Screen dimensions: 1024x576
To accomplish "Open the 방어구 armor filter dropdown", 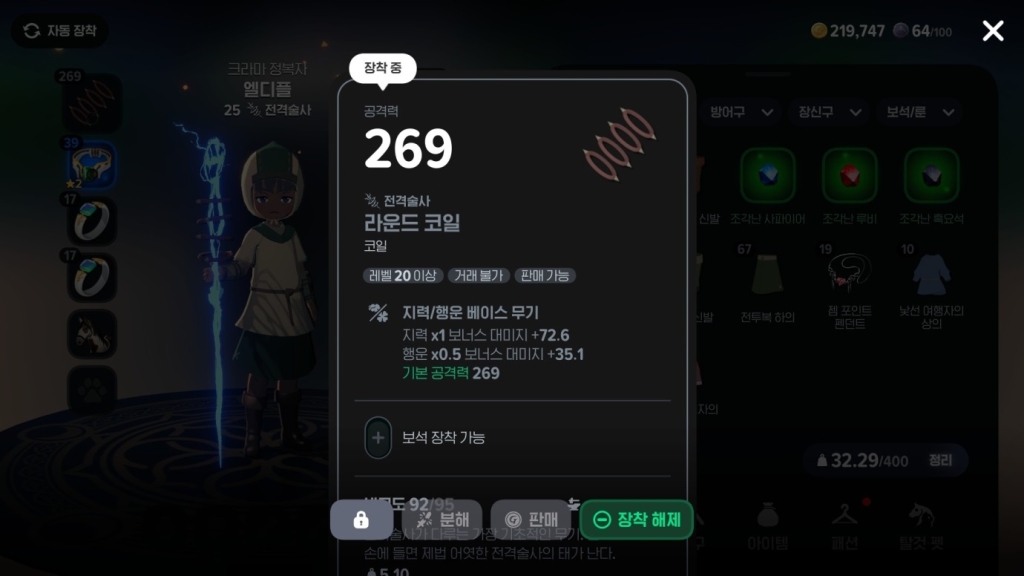I will tap(738, 112).
